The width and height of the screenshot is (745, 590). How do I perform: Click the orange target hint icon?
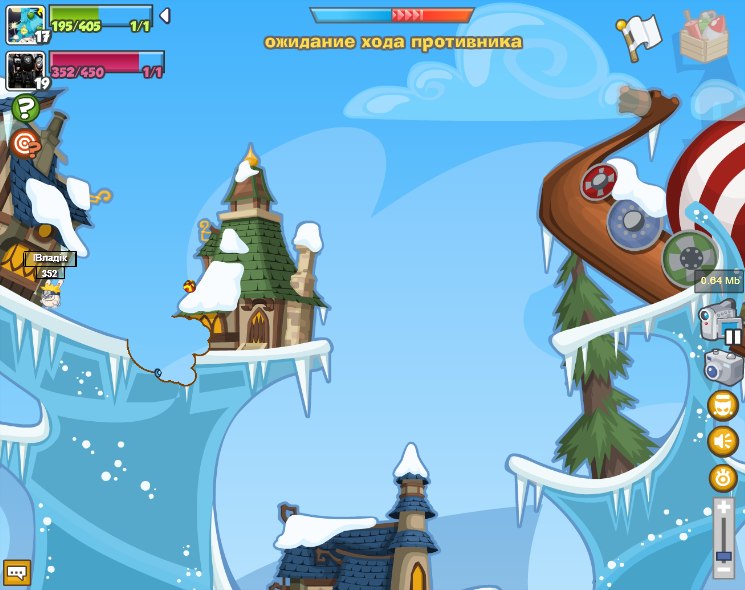24,144
